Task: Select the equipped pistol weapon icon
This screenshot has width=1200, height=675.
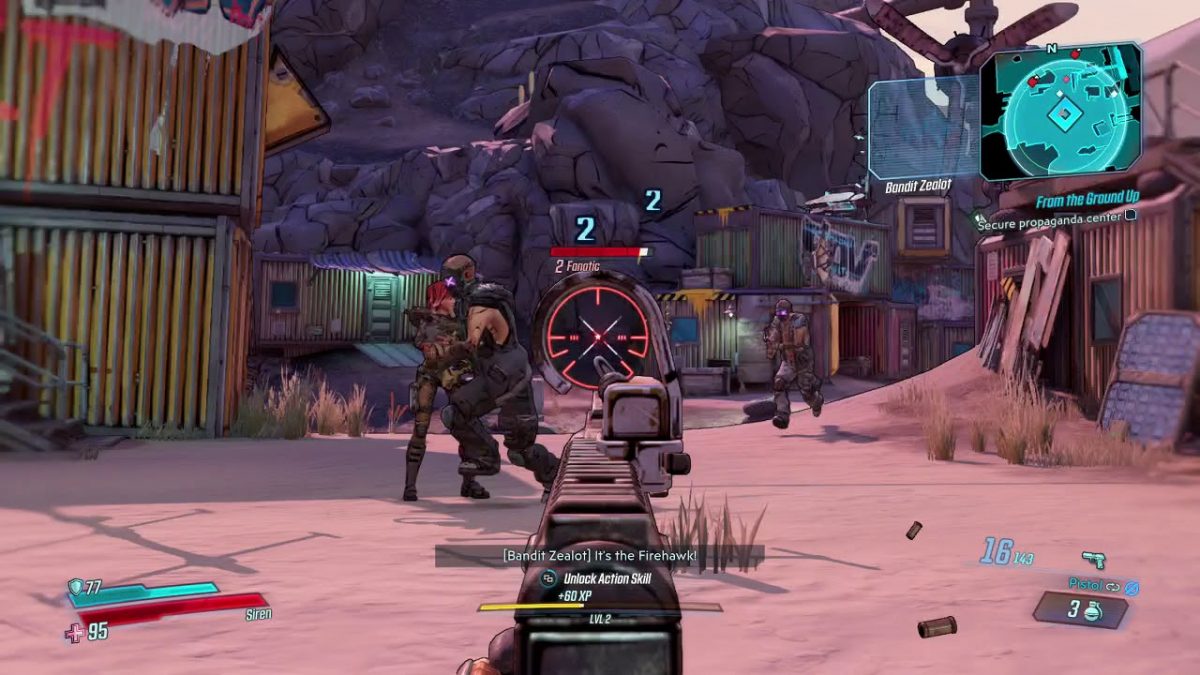Action: point(1092,560)
